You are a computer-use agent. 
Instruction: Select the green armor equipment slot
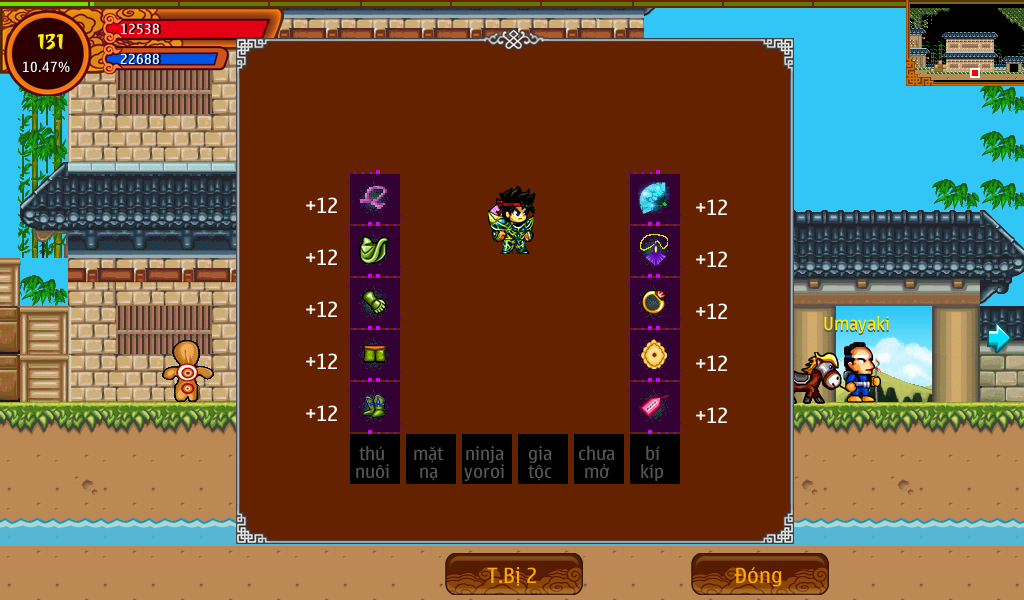tap(375, 251)
